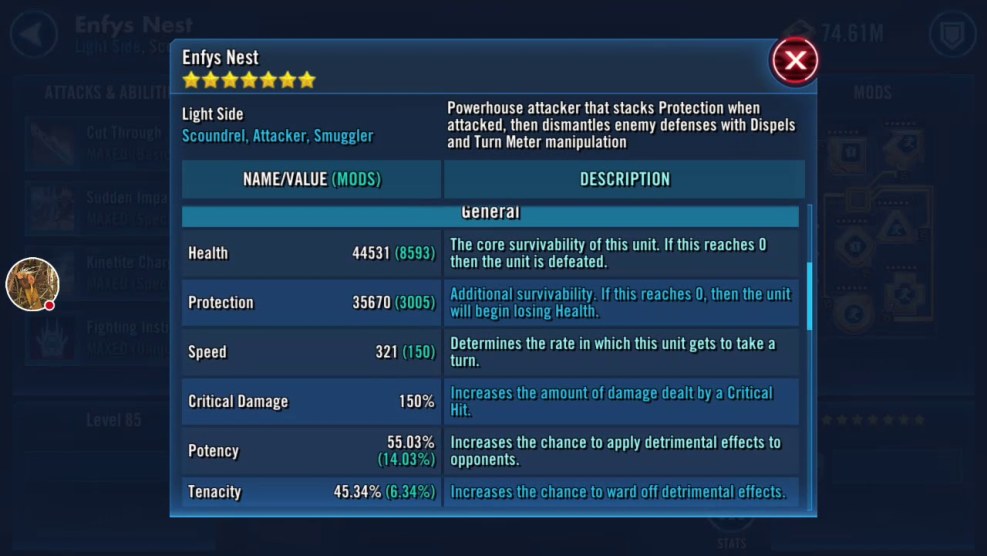Select the Health stat row

pos(311,254)
